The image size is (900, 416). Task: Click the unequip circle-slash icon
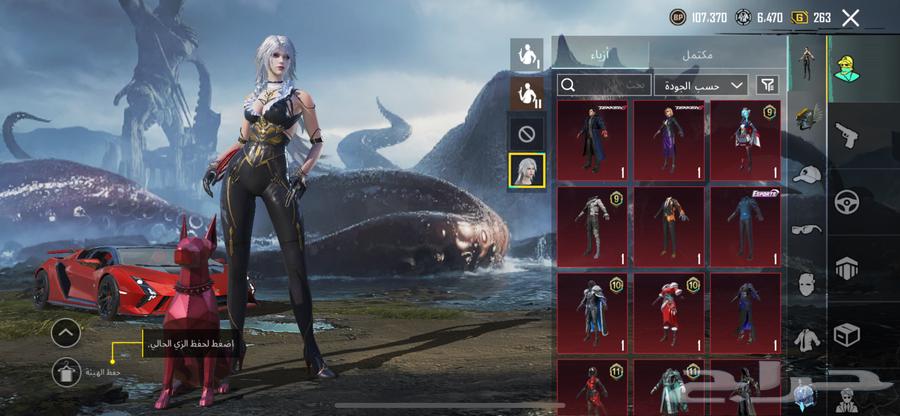coord(527,132)
